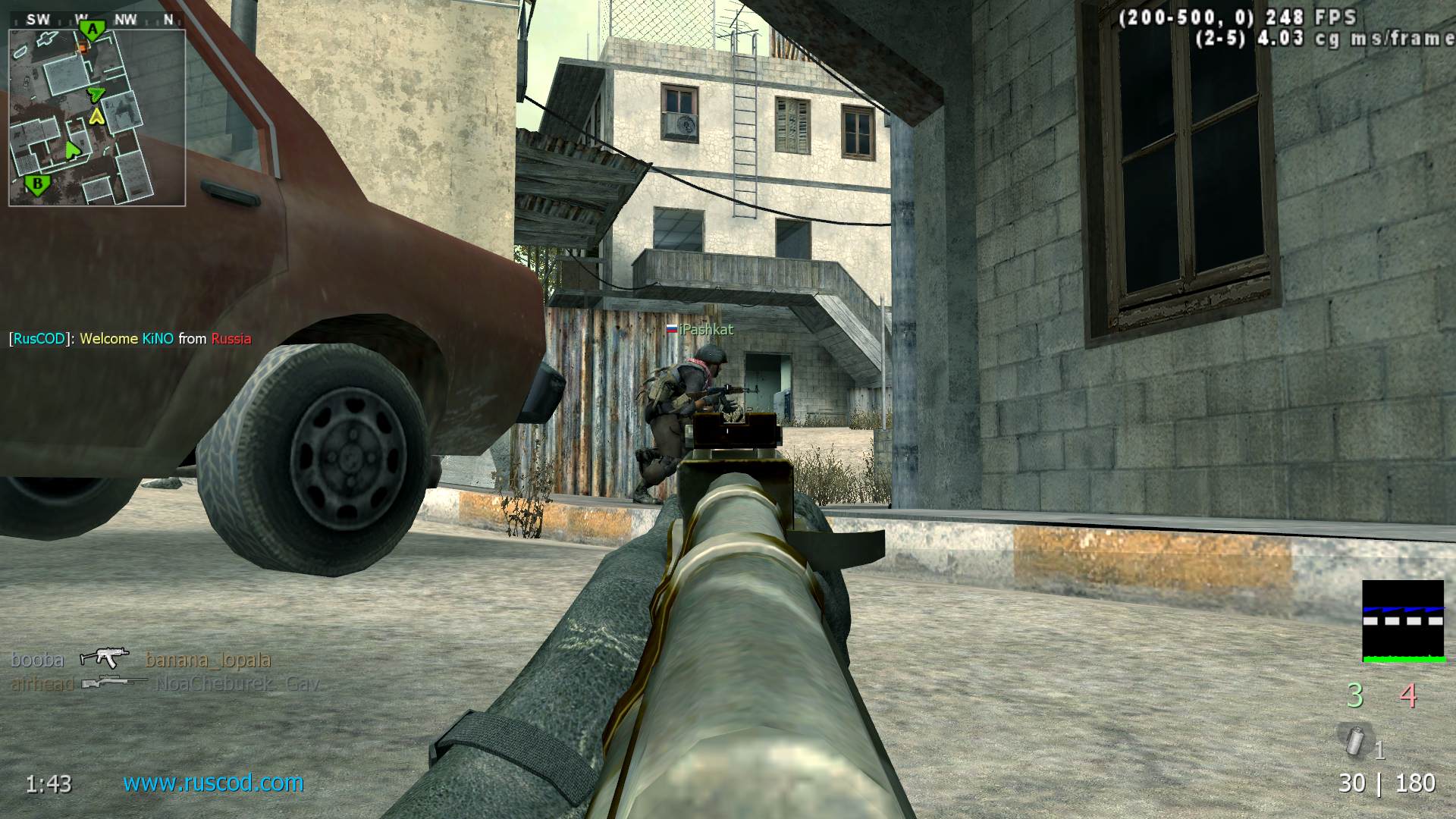
Task: Select banana_lopala in the killfeed
Action: [207, 659]
